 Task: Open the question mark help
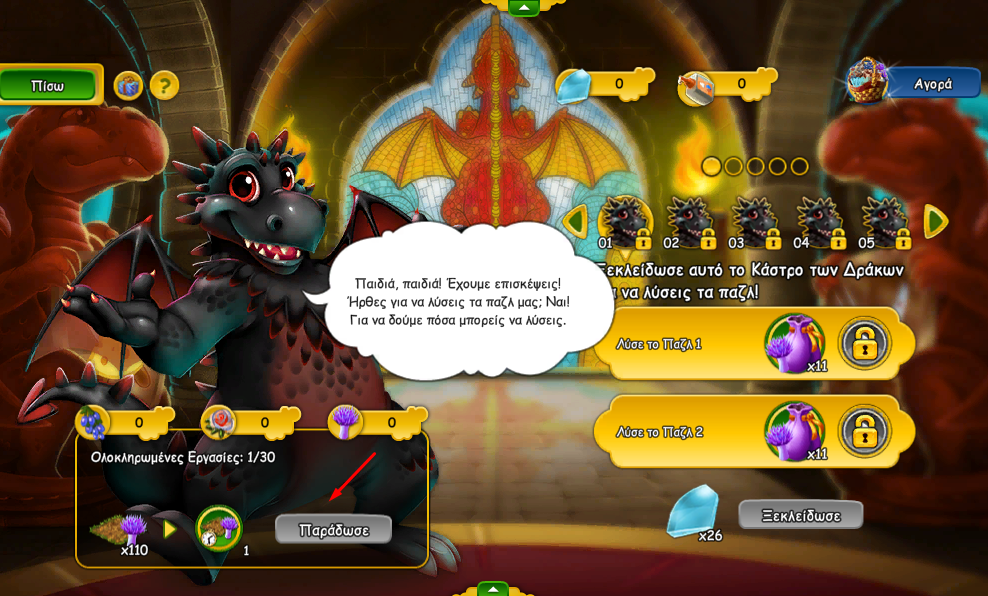(164, 86)
